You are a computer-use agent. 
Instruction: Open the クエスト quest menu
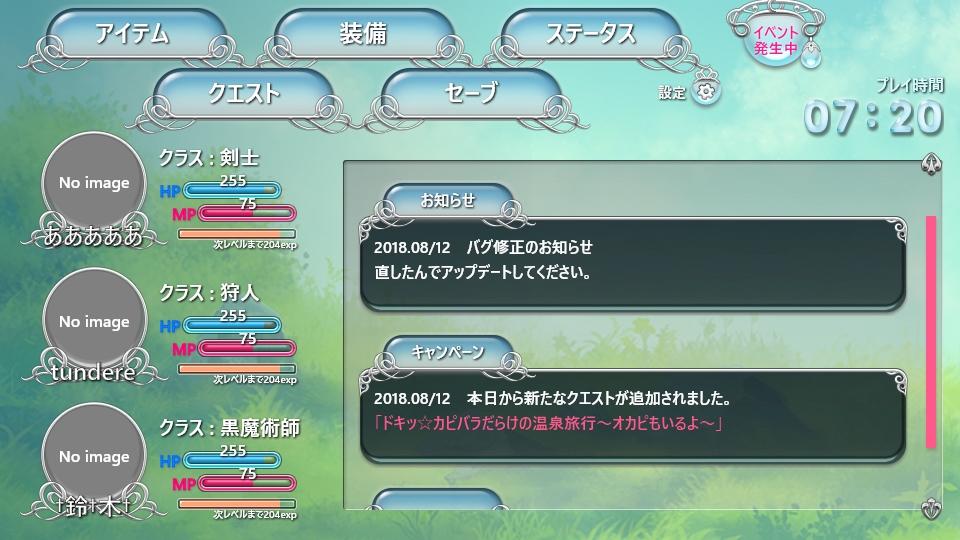pyautogui.click(x=243, y=93)
